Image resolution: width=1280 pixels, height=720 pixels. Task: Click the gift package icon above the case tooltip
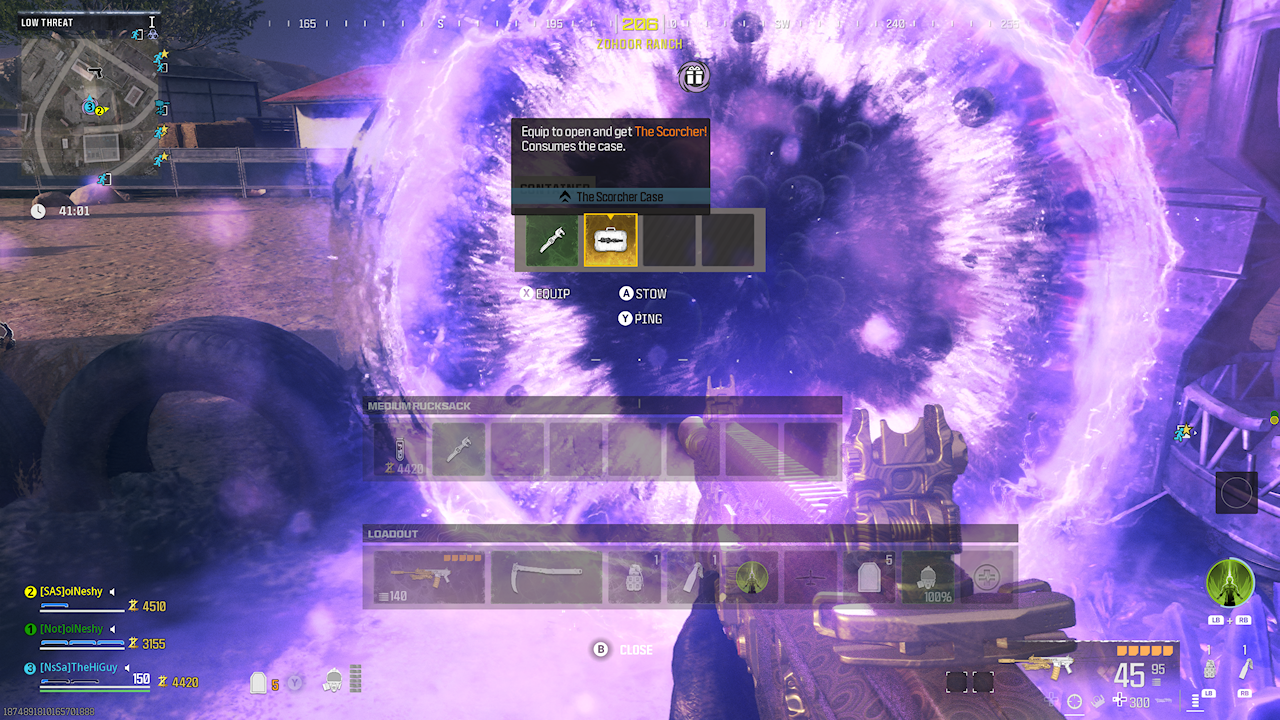[693, 77]
